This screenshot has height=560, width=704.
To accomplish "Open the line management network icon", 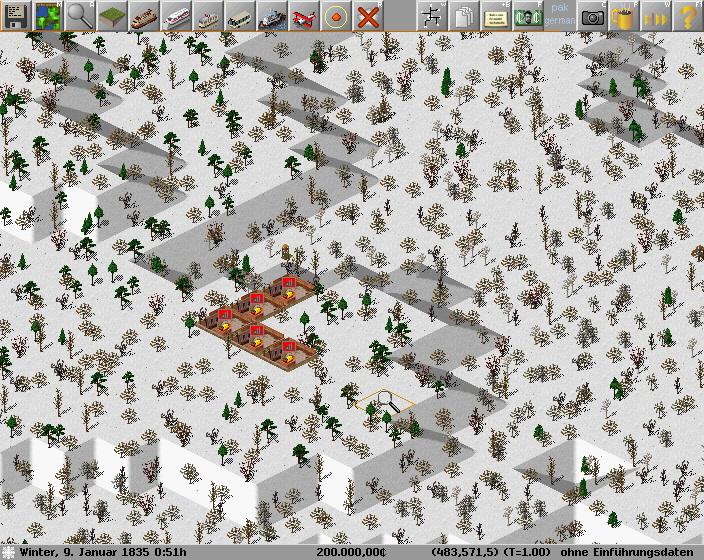I will (x=432, y=15).
